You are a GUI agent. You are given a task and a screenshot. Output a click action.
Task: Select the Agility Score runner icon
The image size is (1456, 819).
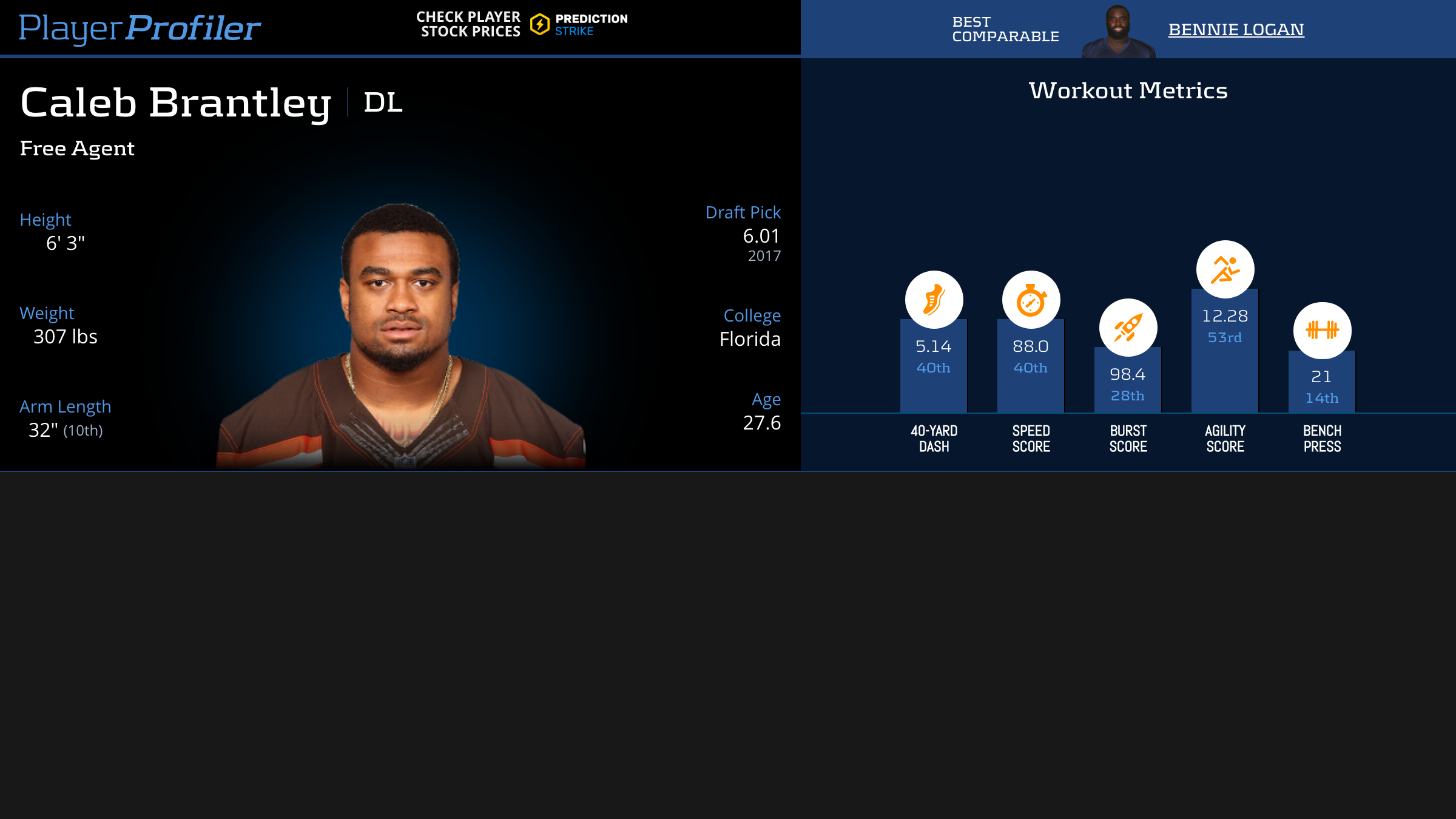tap(1225, 269)
